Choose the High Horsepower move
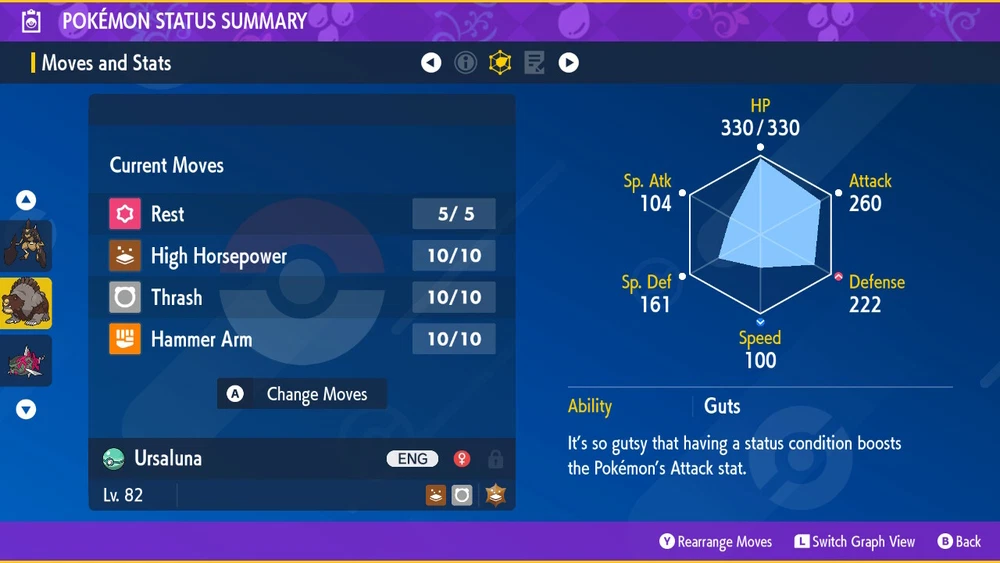This screenshot has height=563, width=1000. click(x=301, y=256)
